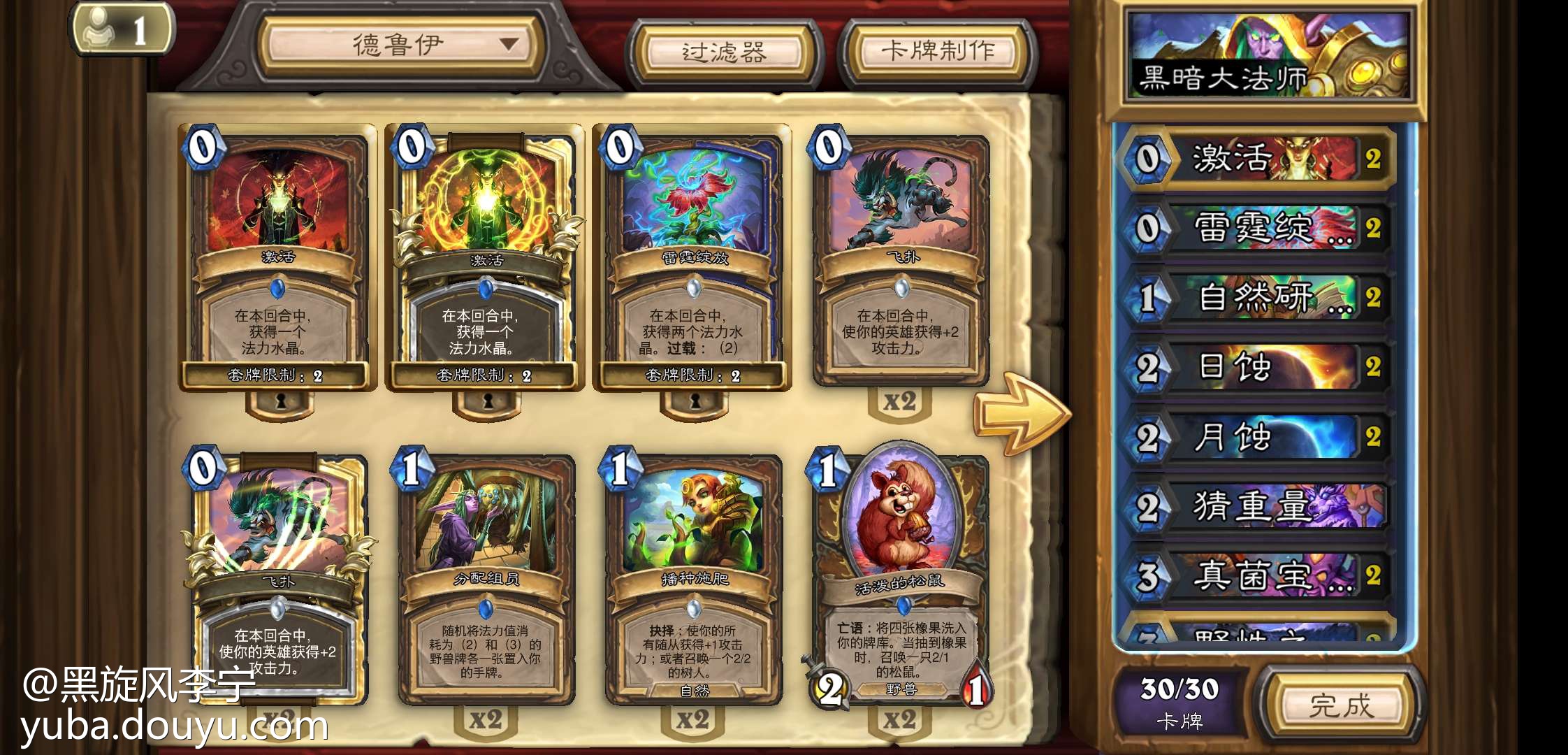Pick the 播种施肥 card
Viewport: 1568px width, 755px height.
(x=693, y=580)
